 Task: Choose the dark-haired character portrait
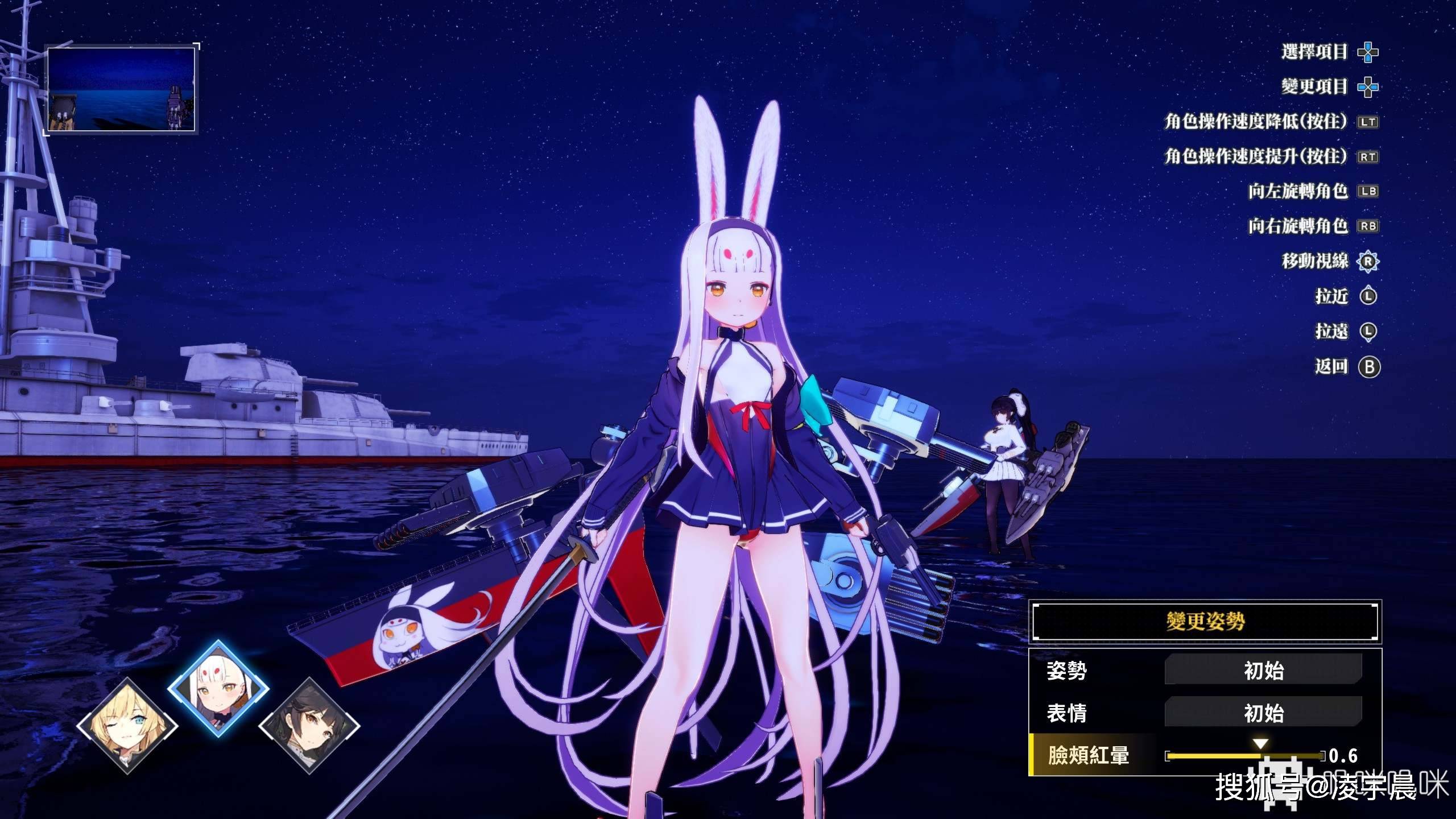click(309, 726)
